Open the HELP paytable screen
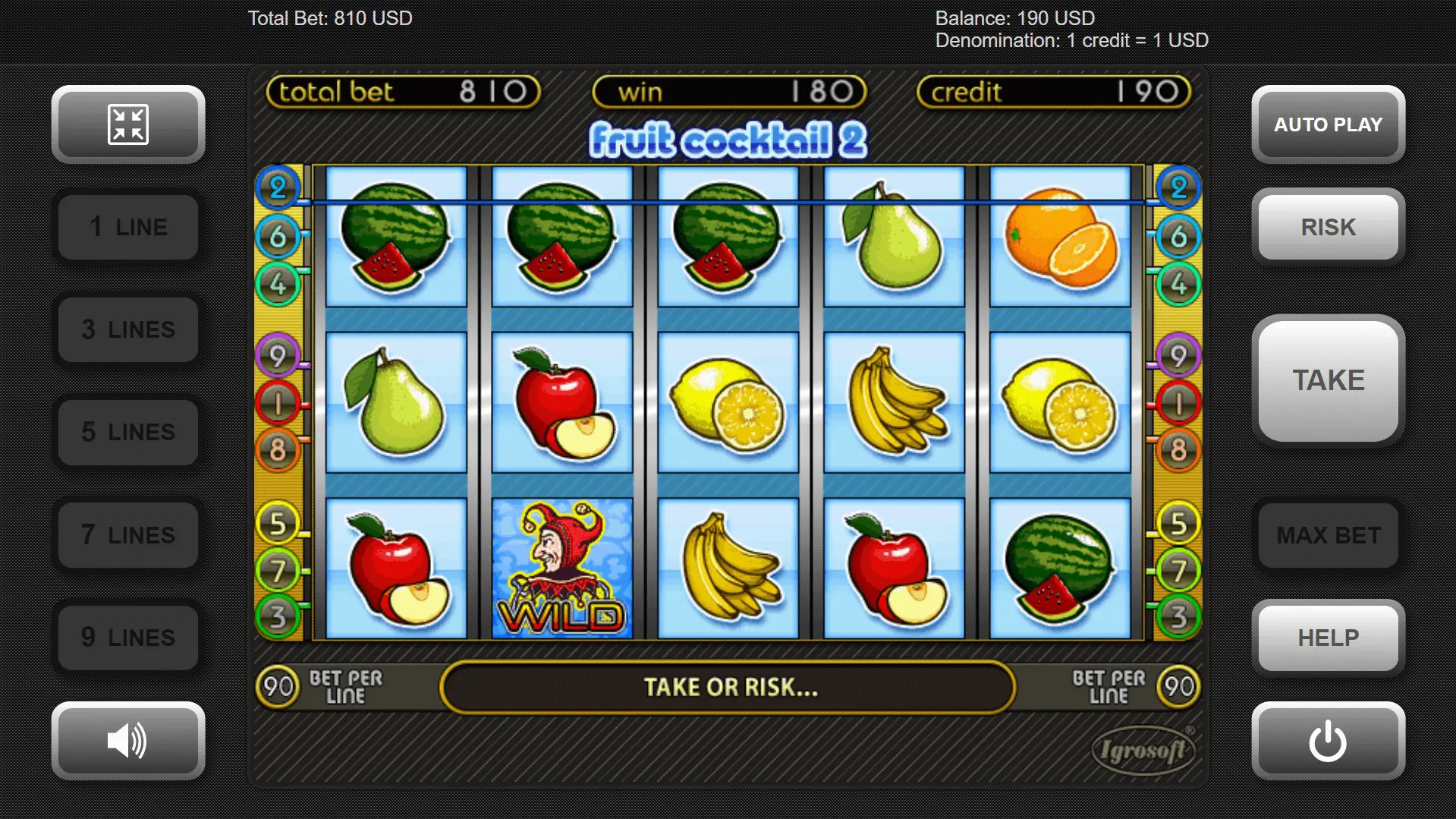The height and width of the screenshot is (819, 1456). pyautogui.click(x=1328, y=638)
